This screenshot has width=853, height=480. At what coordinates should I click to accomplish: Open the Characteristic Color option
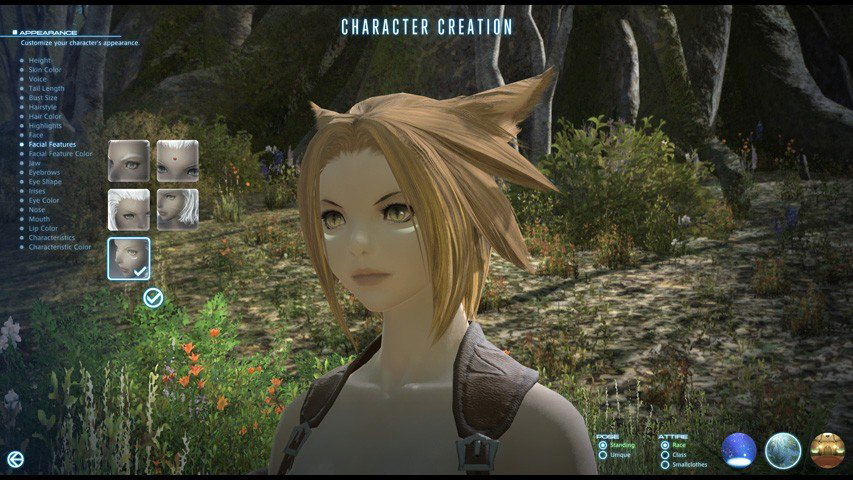click(x=59, y=247)
